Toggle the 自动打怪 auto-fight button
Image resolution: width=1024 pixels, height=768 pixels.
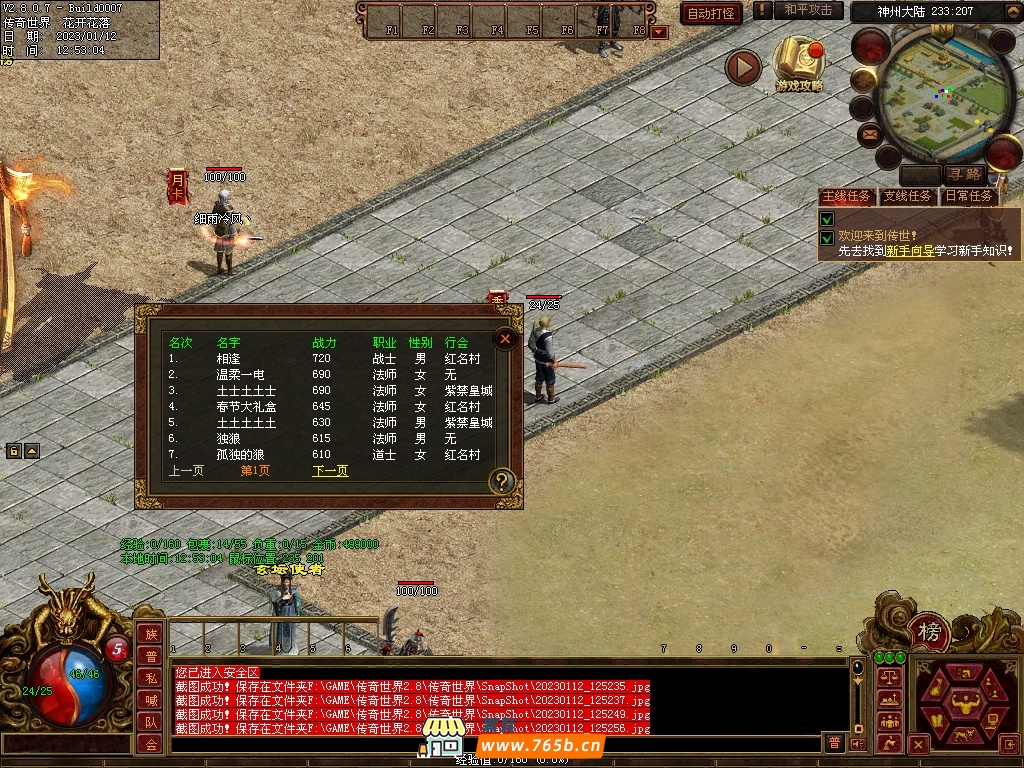click(711, 13)
